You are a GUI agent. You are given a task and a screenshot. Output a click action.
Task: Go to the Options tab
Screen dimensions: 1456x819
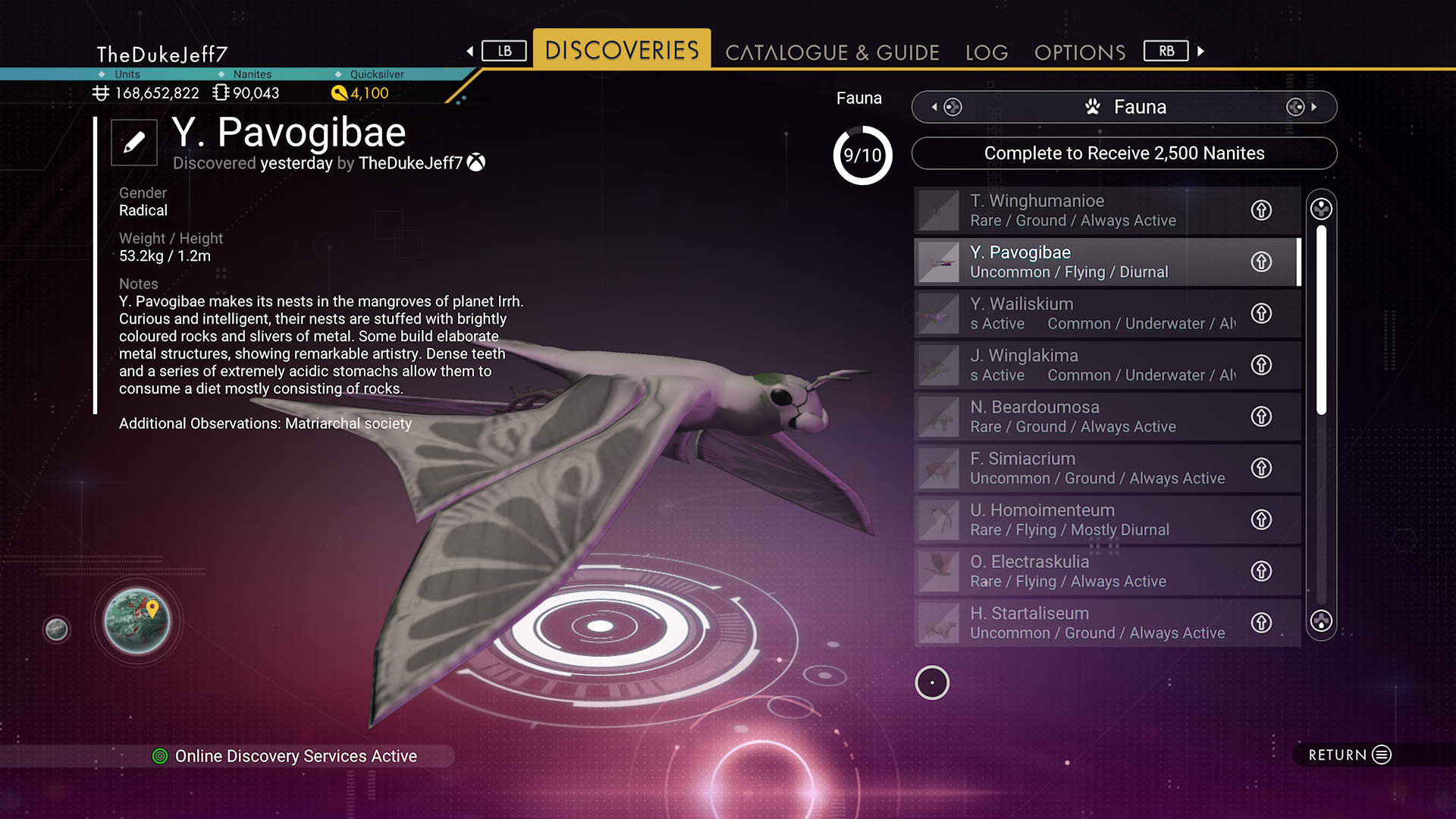pos(1080,52)
